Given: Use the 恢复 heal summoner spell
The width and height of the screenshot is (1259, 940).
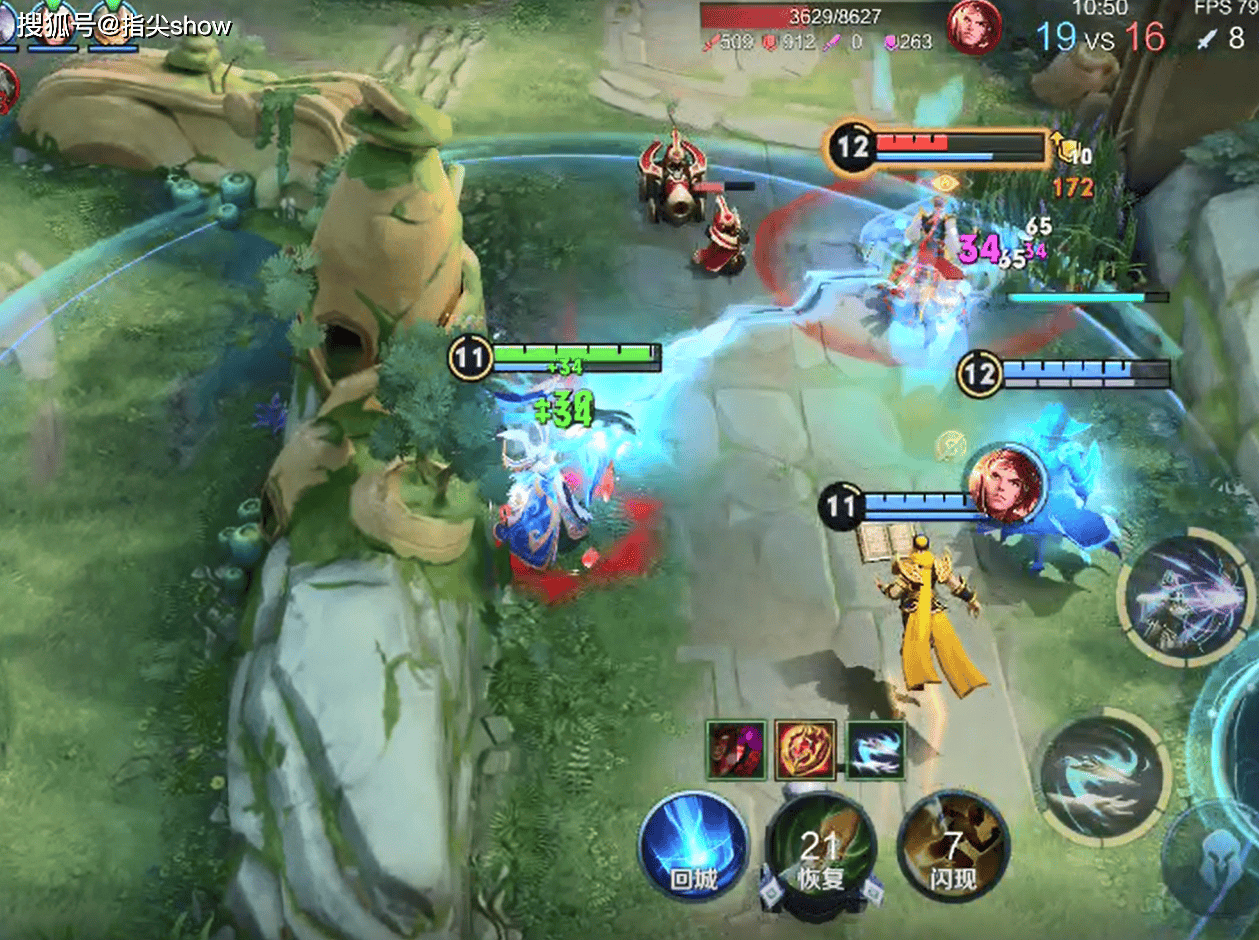Looking at the screenshot, I should [x=820, y=850].
